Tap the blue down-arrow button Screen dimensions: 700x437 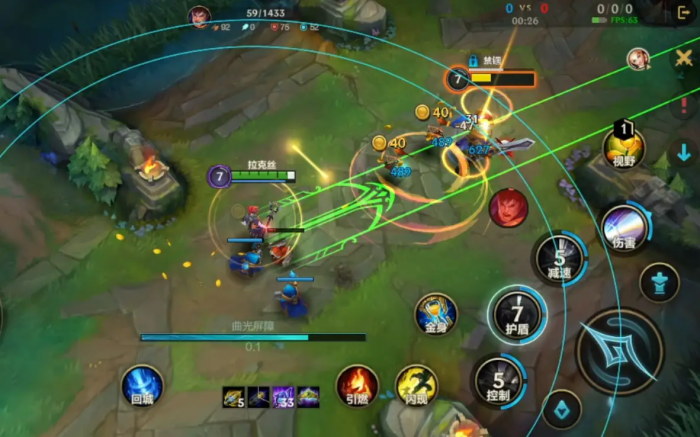point(684,152)
